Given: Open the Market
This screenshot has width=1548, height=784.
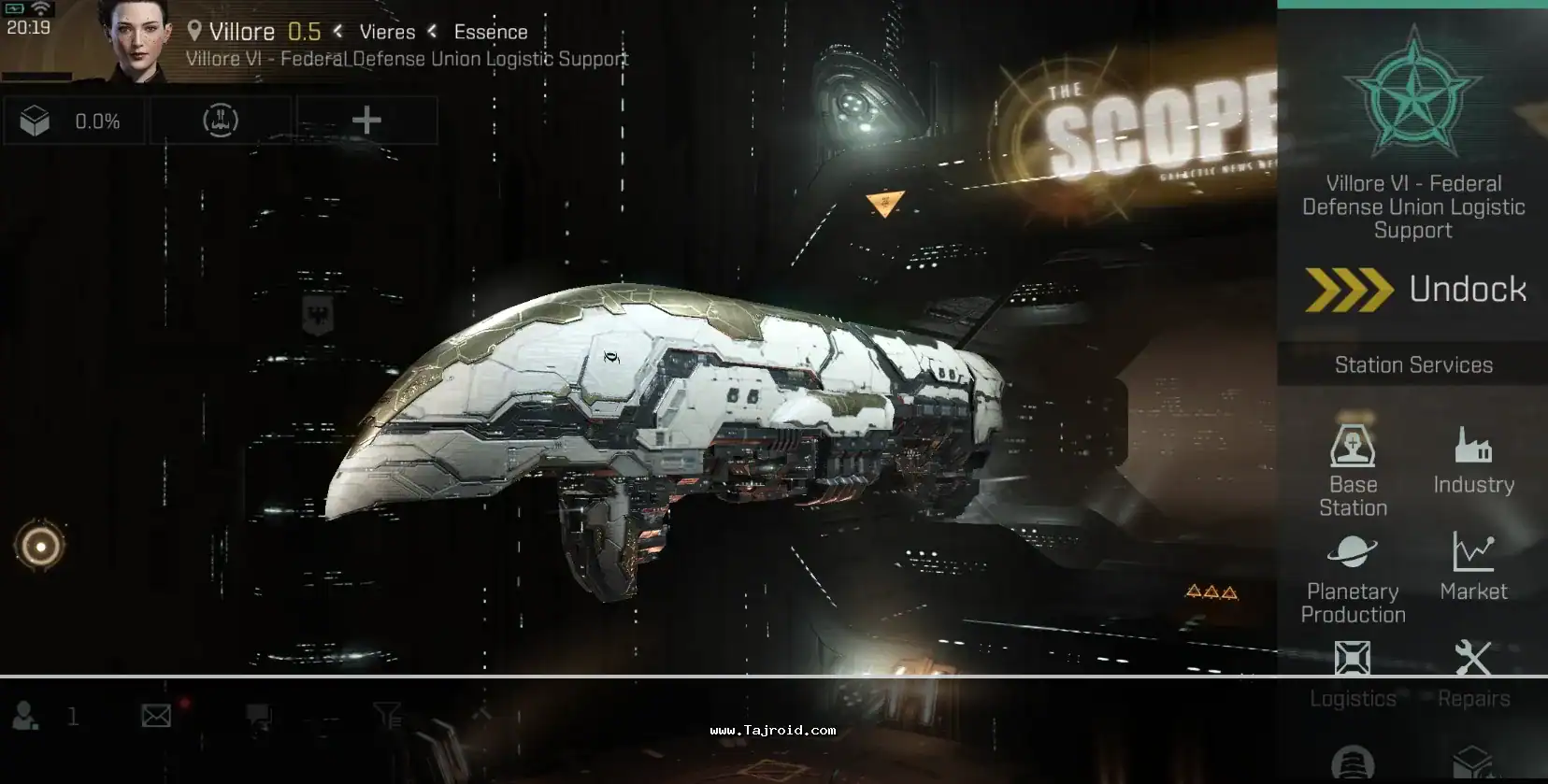Looking at the screenshot, I should pos(1473,566).
